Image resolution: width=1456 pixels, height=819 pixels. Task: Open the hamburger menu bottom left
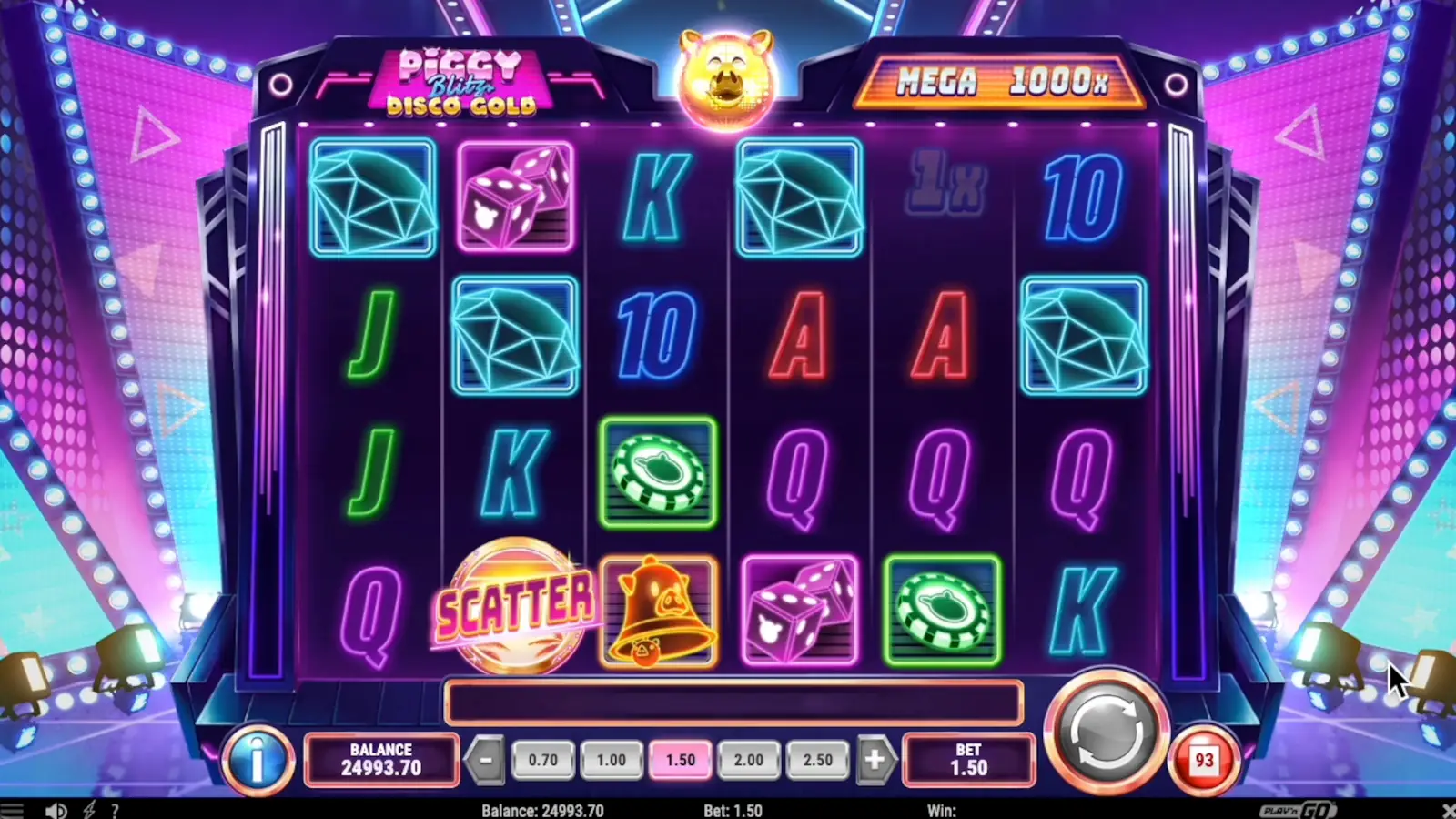coord(13,809)
